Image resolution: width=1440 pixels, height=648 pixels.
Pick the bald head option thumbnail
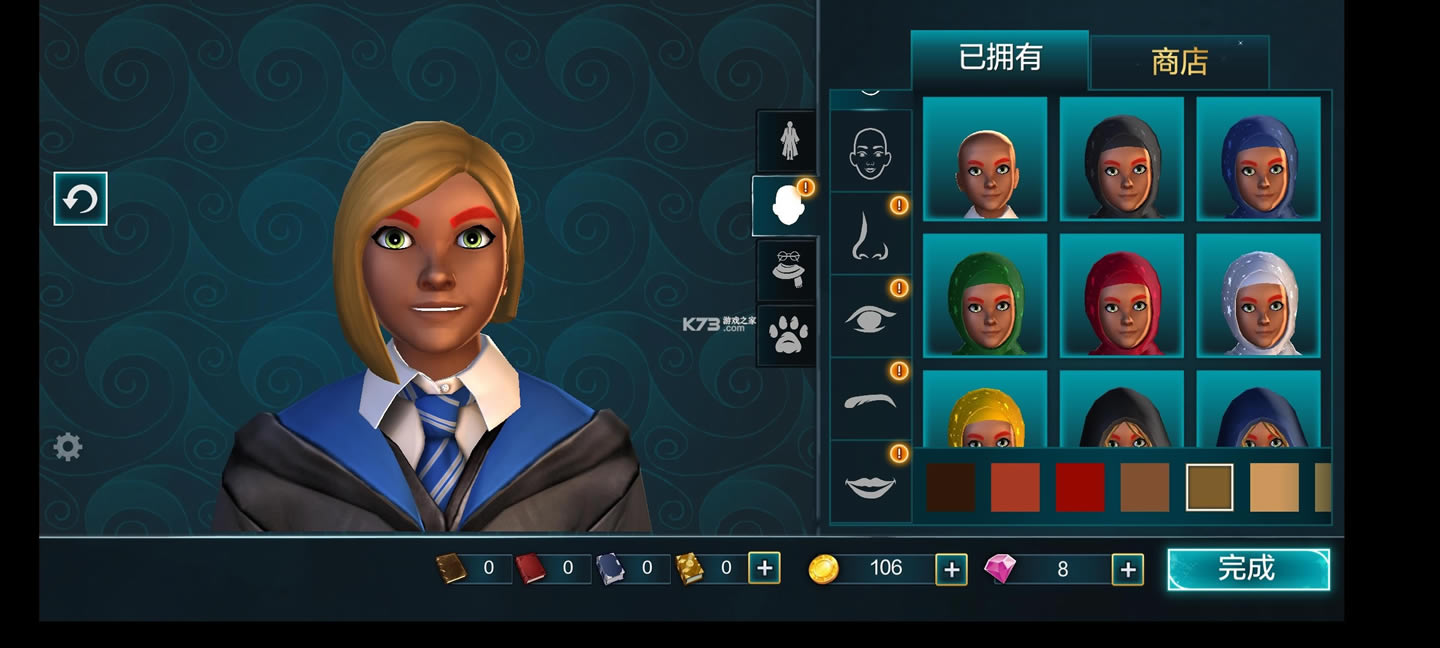click(985, 159)
